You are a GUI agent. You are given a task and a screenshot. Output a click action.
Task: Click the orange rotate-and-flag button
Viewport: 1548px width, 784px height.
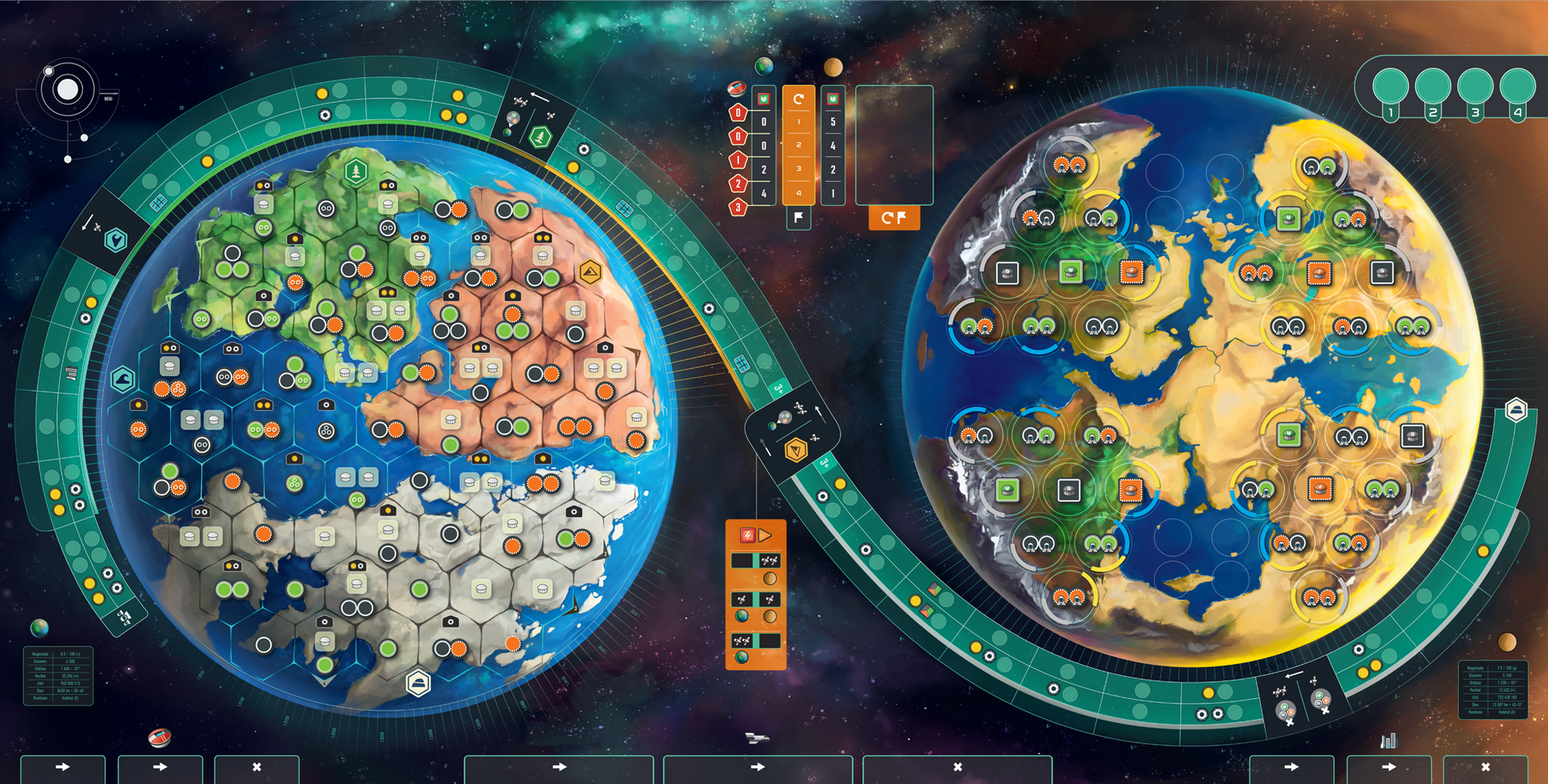click(894, 218)
